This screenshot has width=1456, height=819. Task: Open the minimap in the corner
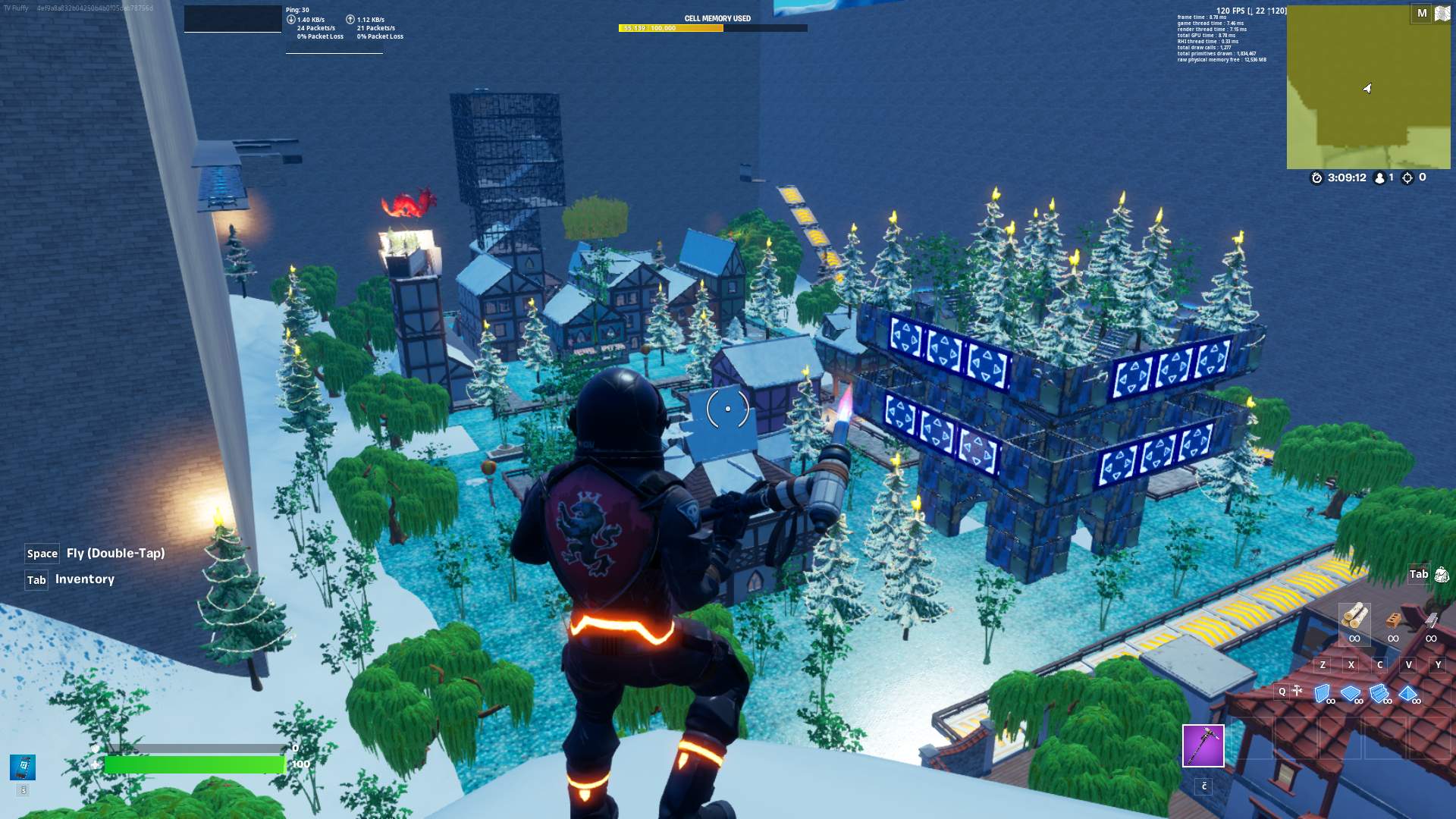pos(1368,87)
